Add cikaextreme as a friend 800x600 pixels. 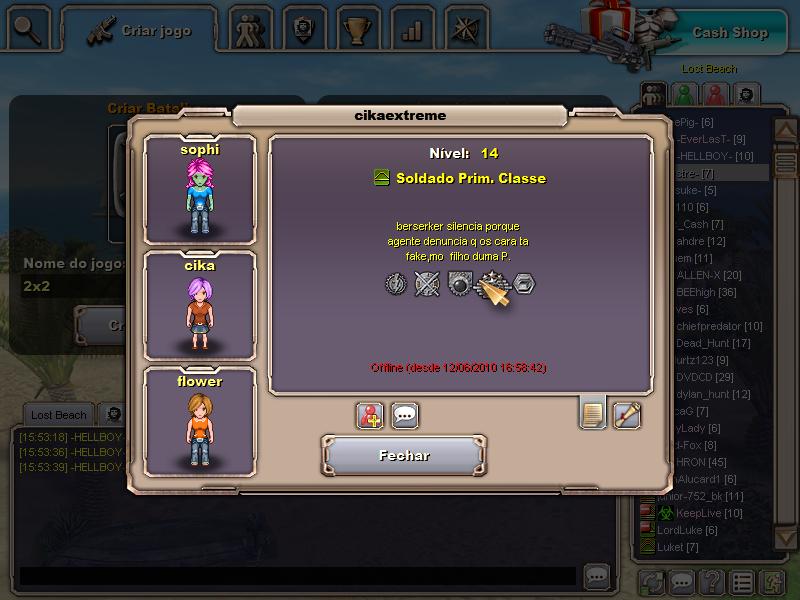click(370, 415)
